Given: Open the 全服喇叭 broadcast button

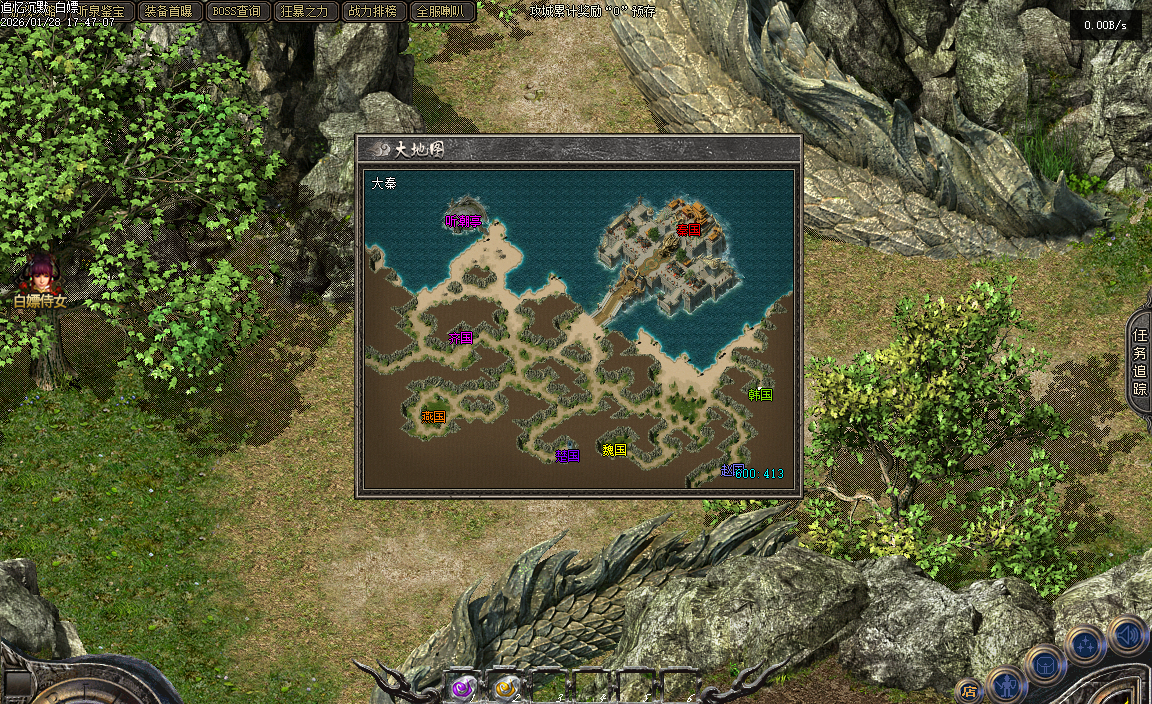Looking at the screenshot, I should pyautogui.click(x=440, y=11).
